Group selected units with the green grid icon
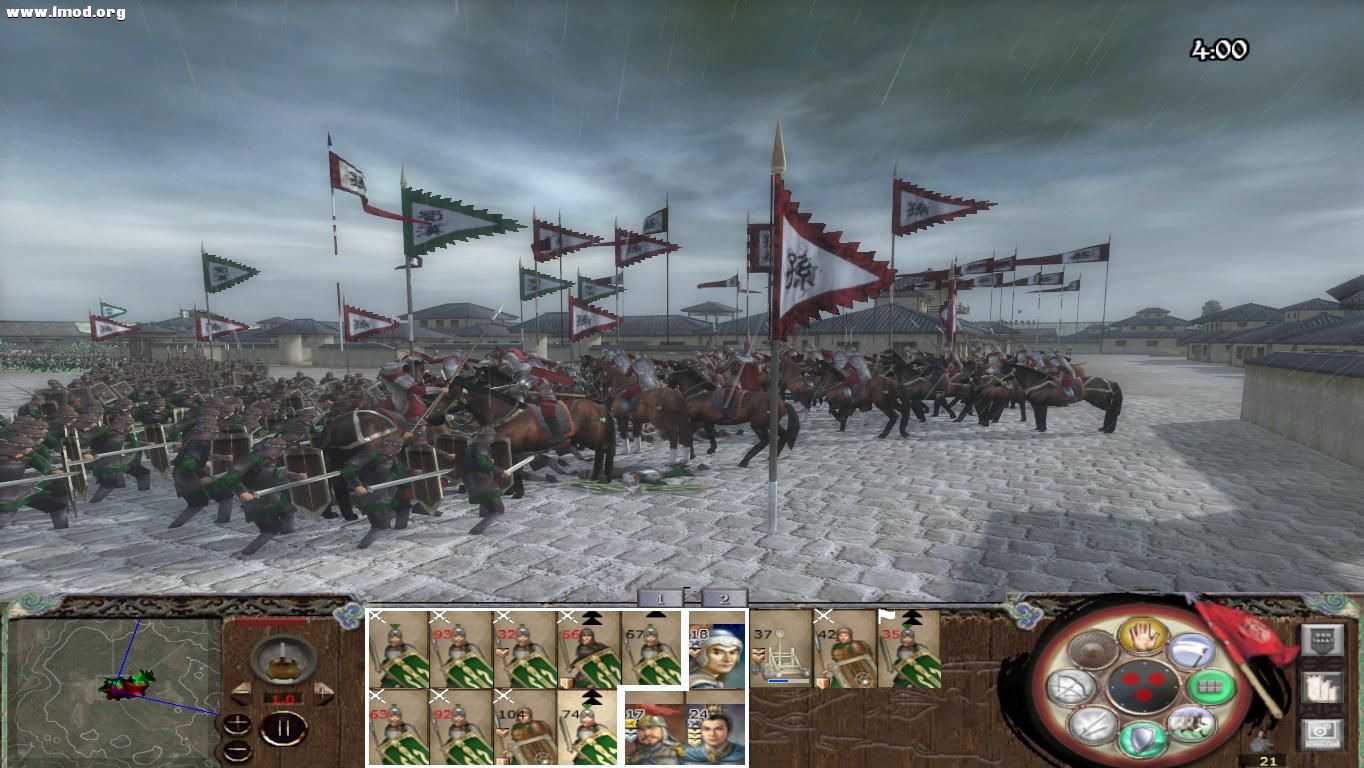Image resolution: width=1364 pixels, height=768 pixels. pyautogui.click(x=1209, y=687)
